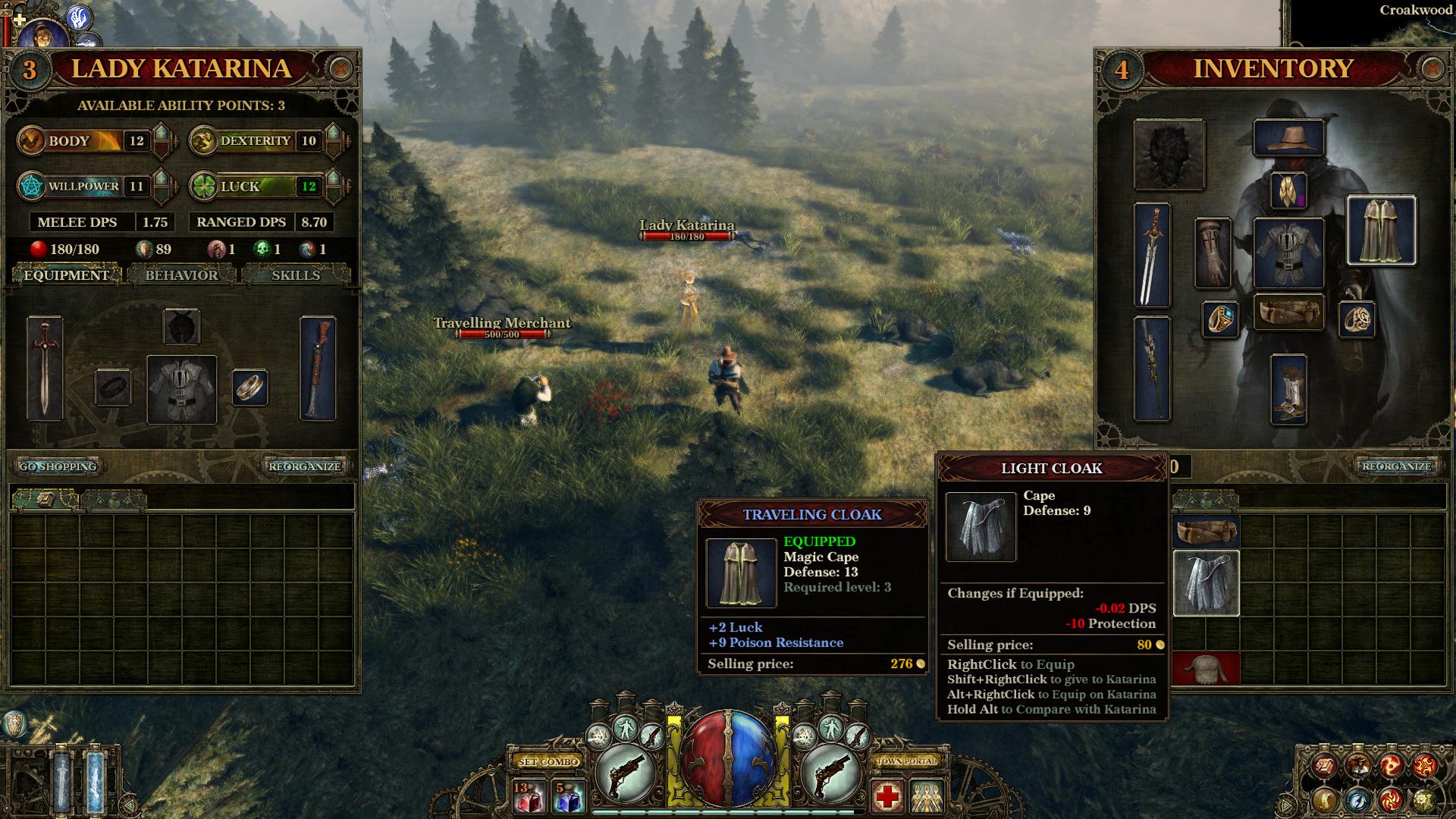Open Katarina's Skills tab
This screenshot has height=819, width=1456.
[x=296, y=275]
